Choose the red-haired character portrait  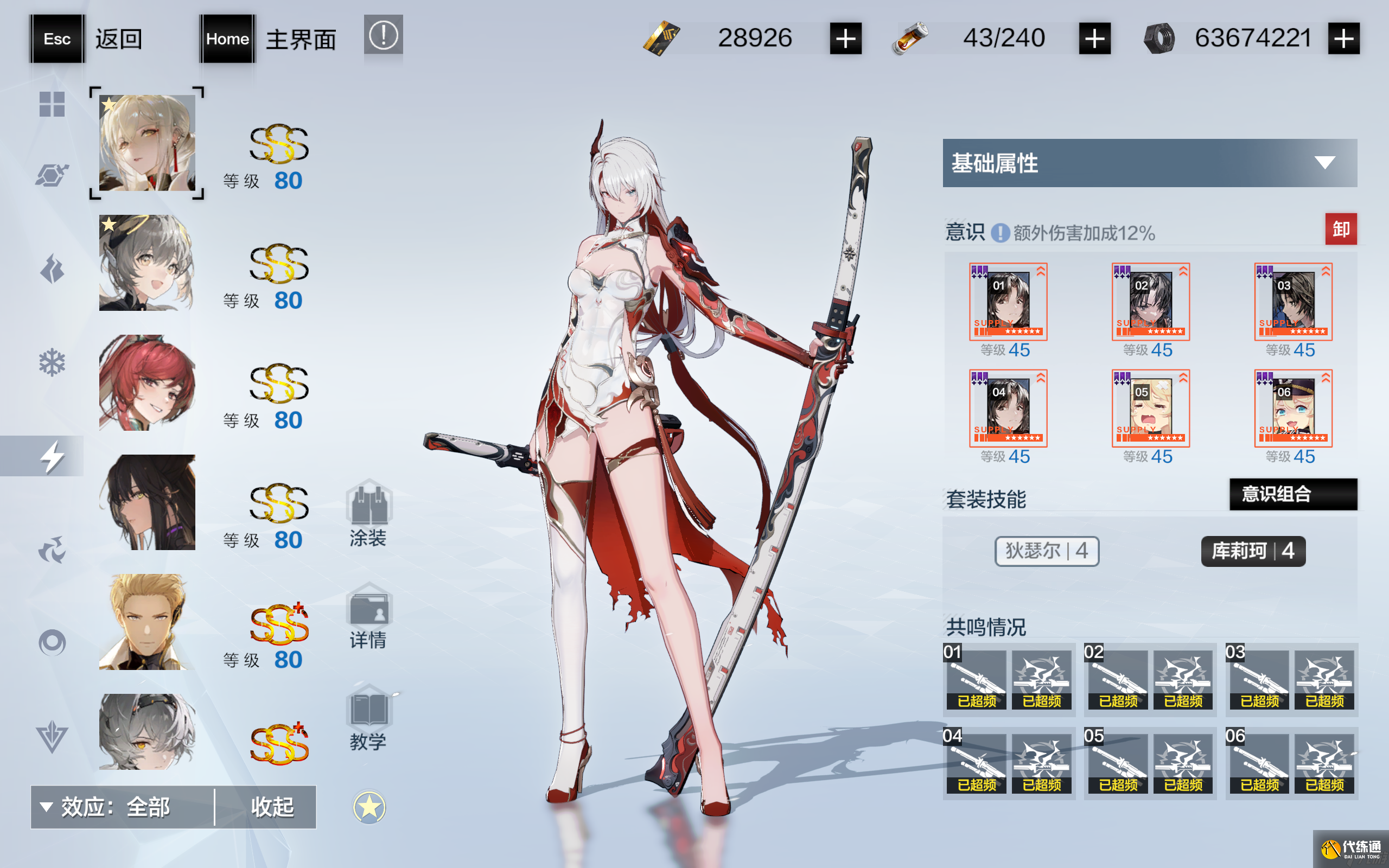147,383
